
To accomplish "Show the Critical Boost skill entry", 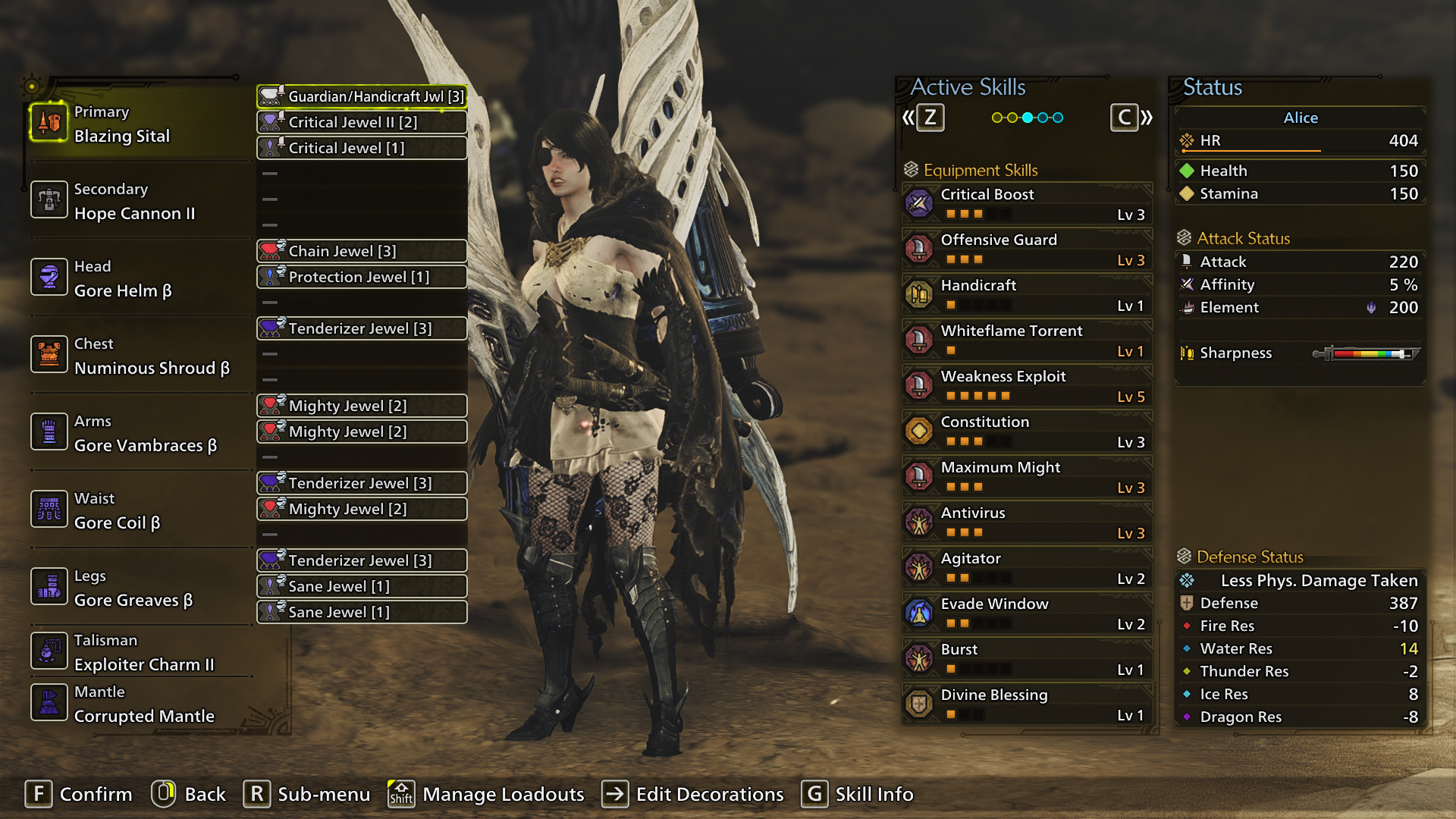I will (1028, 204).
